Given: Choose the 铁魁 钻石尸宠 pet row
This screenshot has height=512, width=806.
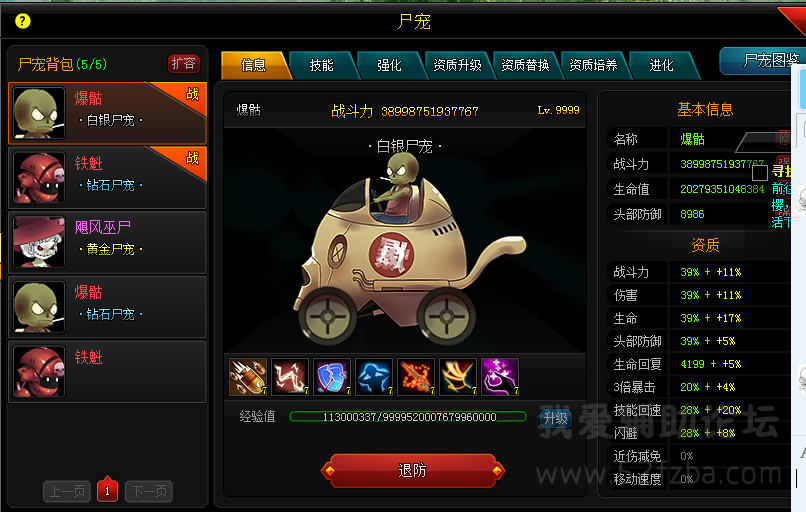Looking at the screenshot, I should 107,177.
